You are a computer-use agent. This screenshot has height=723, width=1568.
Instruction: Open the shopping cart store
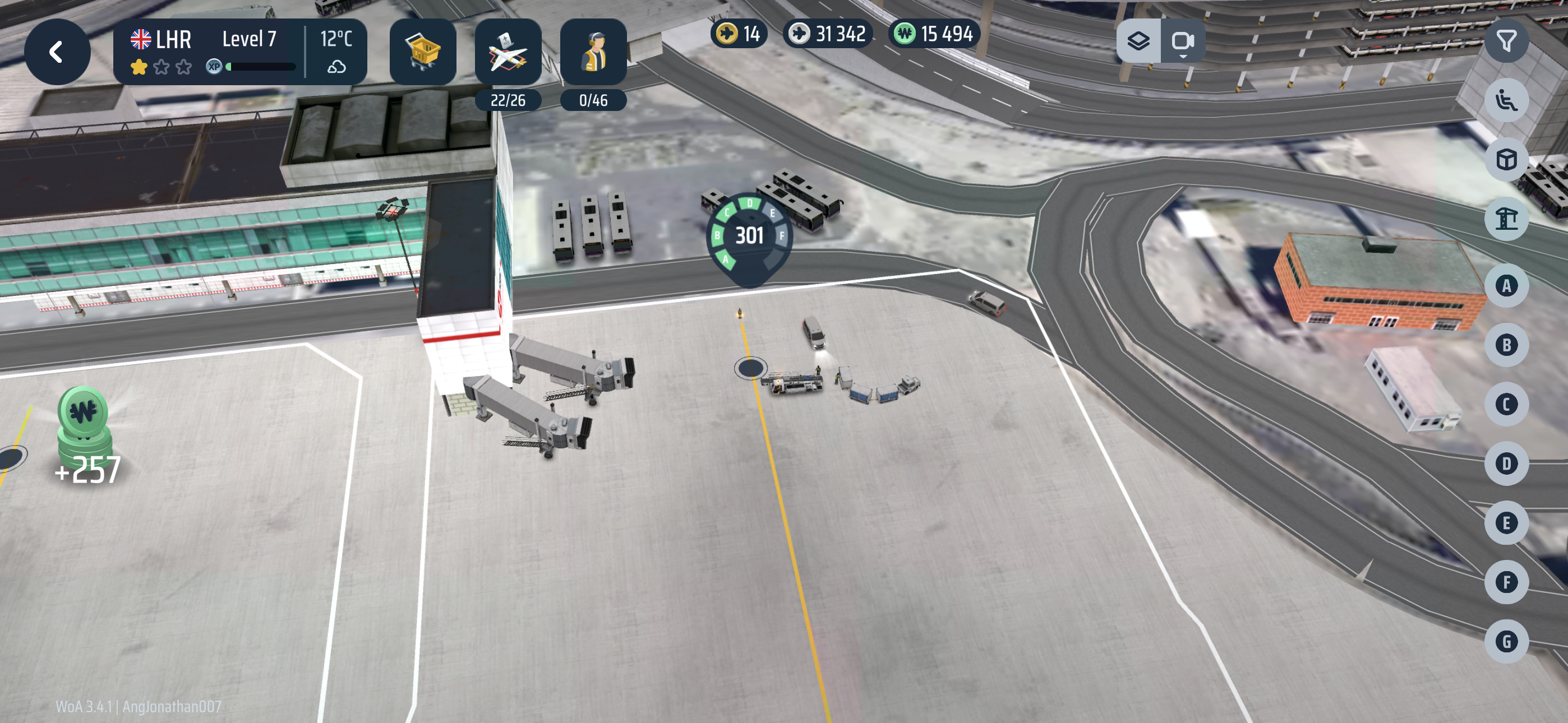pyautogui.click(x=422, y=52)
